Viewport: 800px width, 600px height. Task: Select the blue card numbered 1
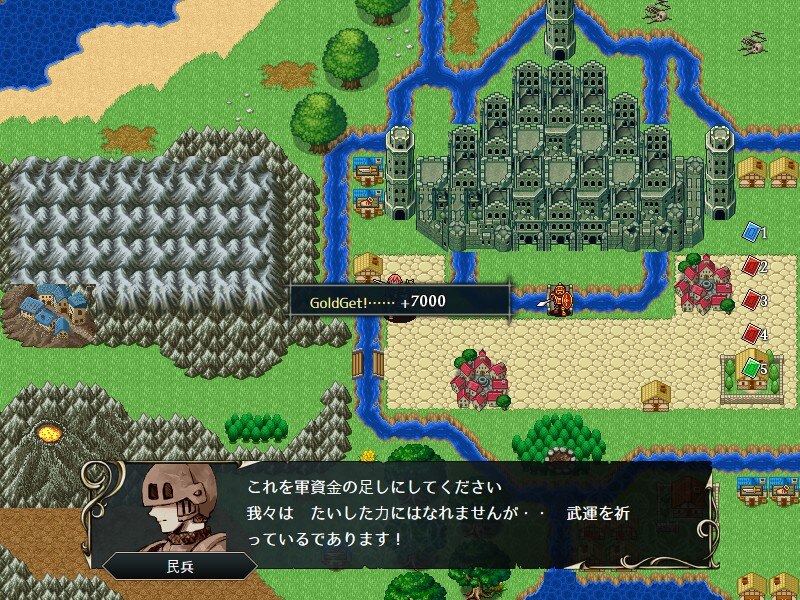point(752,232)
